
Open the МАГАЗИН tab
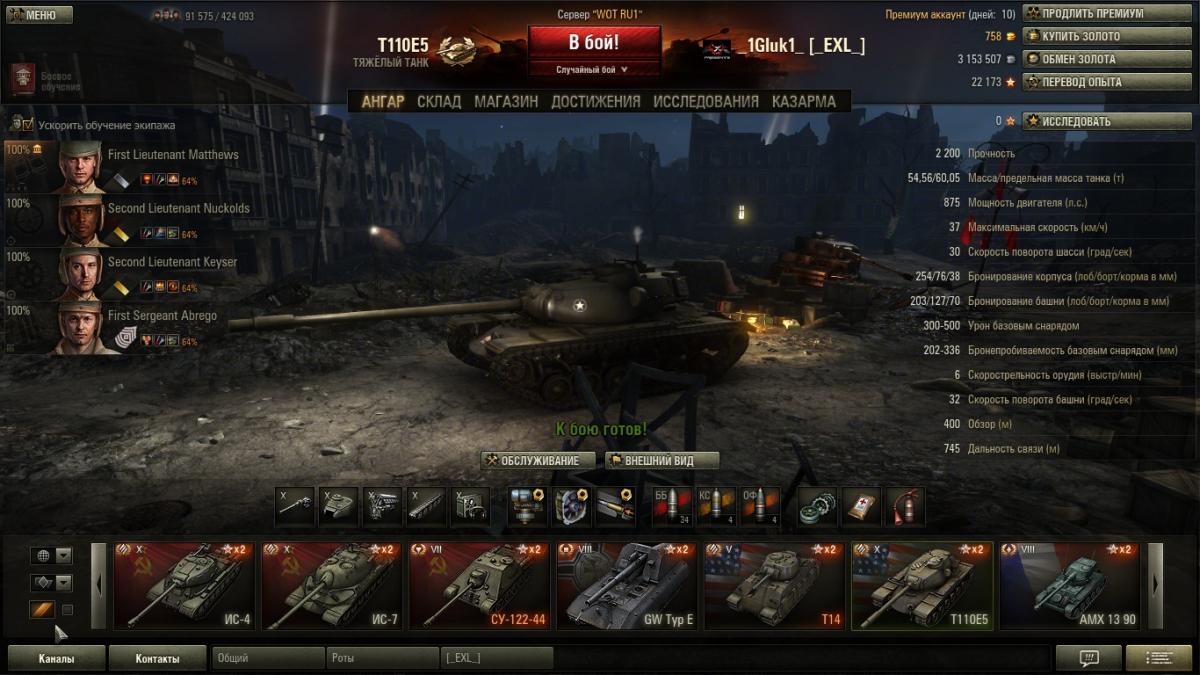tap(506, 101)
